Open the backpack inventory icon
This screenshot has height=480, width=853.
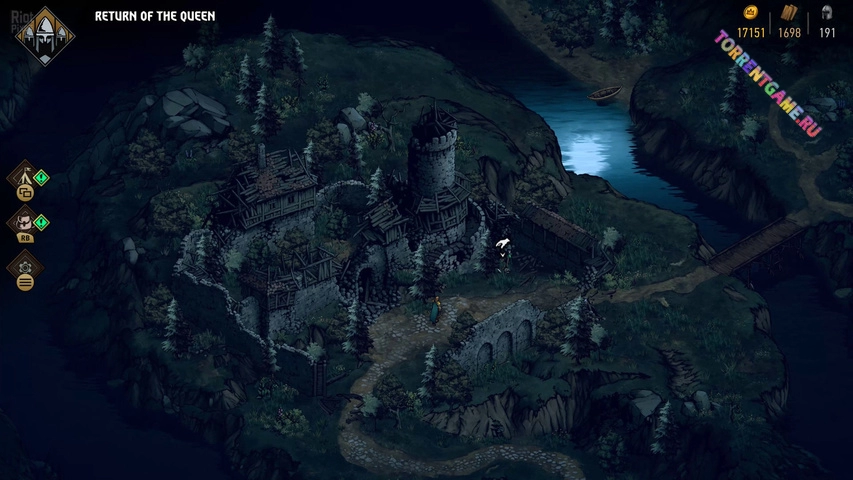pos(23,222)
